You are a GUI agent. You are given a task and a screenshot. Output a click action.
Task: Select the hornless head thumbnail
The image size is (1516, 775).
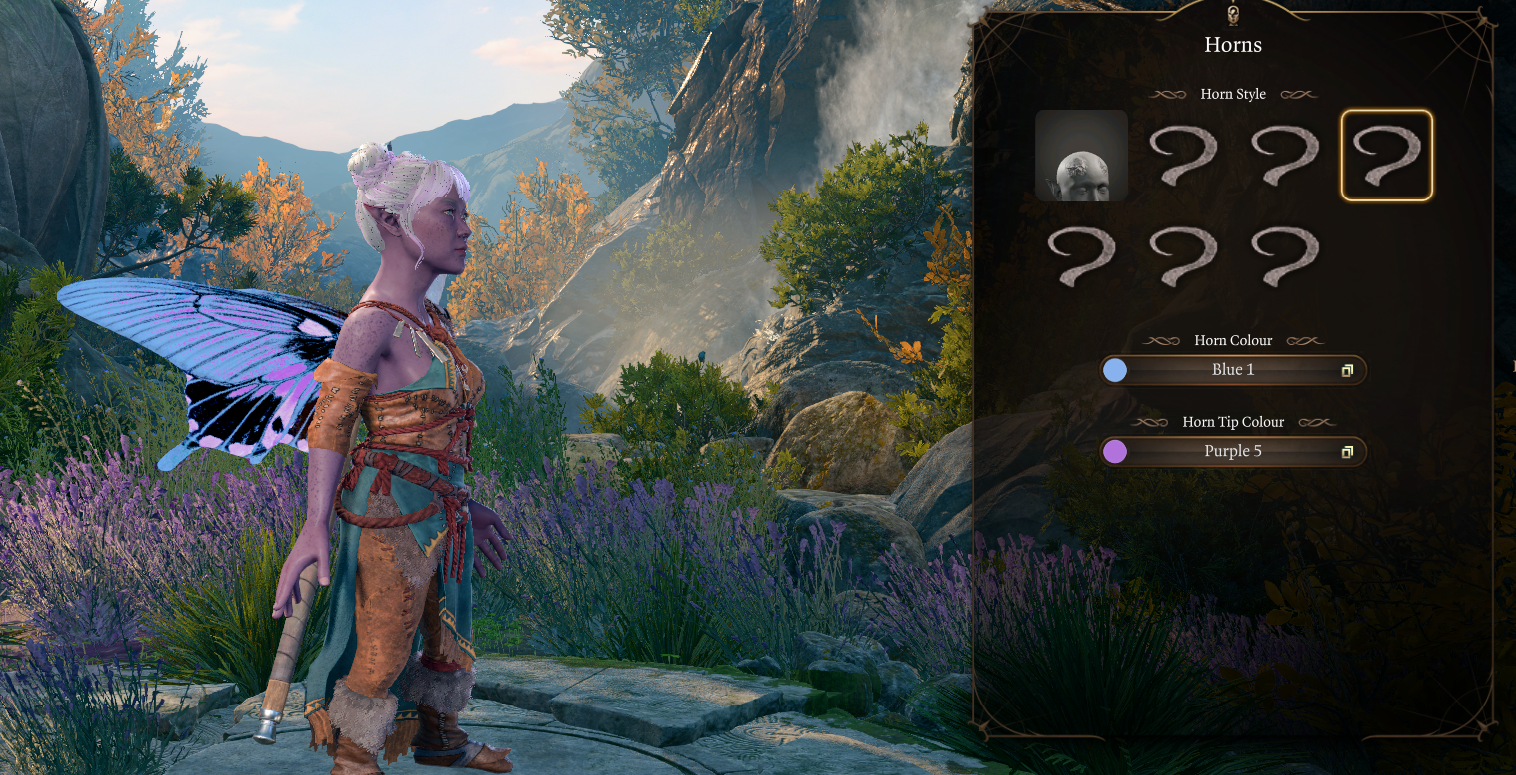tap(1081, 155)
